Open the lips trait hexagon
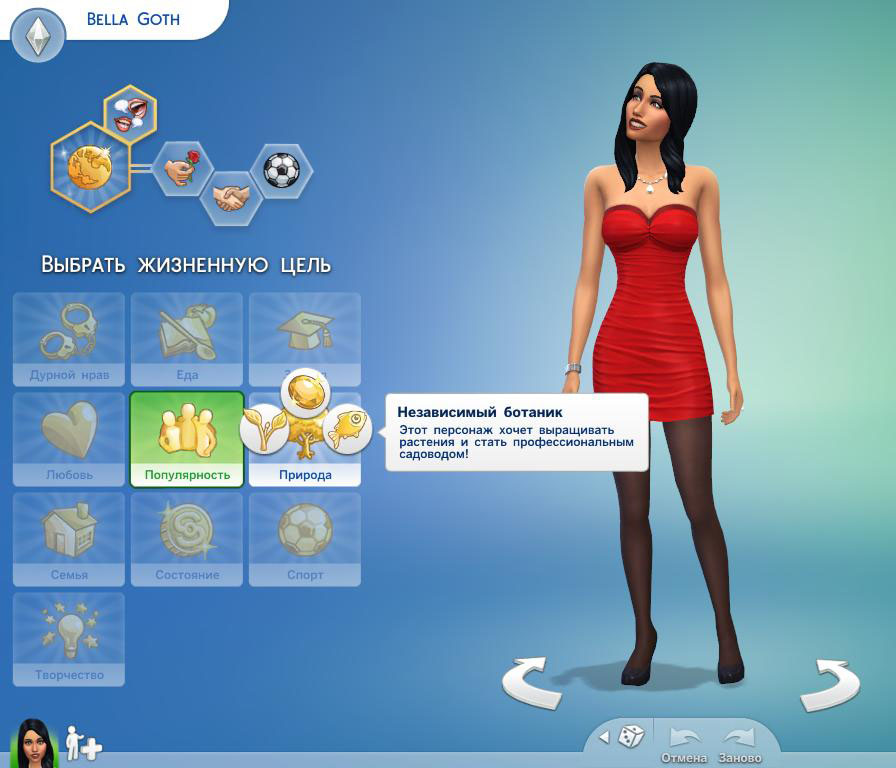Screen dimensions: 896x768 coord(130,112)
